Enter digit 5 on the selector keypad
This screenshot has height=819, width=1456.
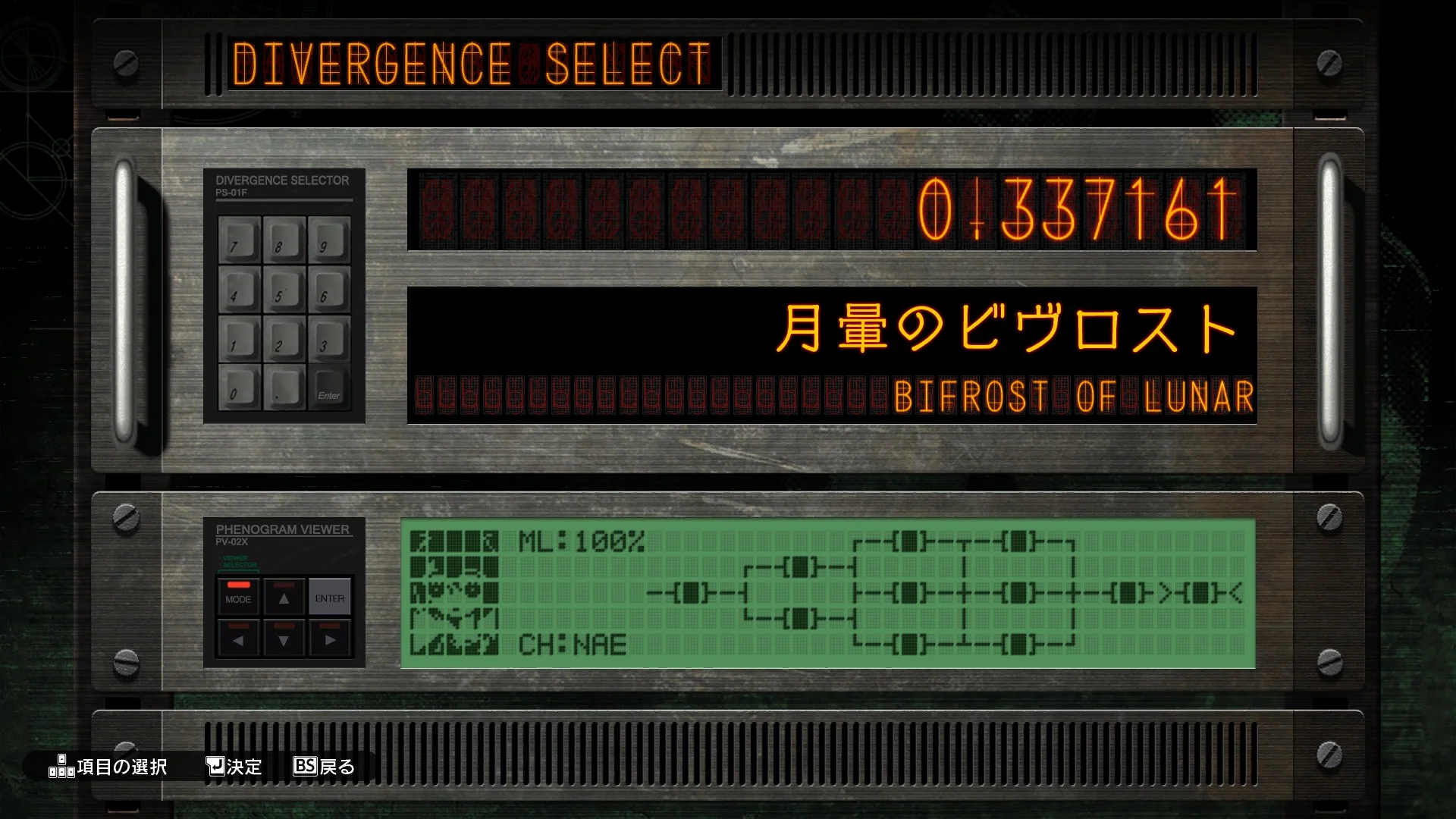tap(284, 289)
